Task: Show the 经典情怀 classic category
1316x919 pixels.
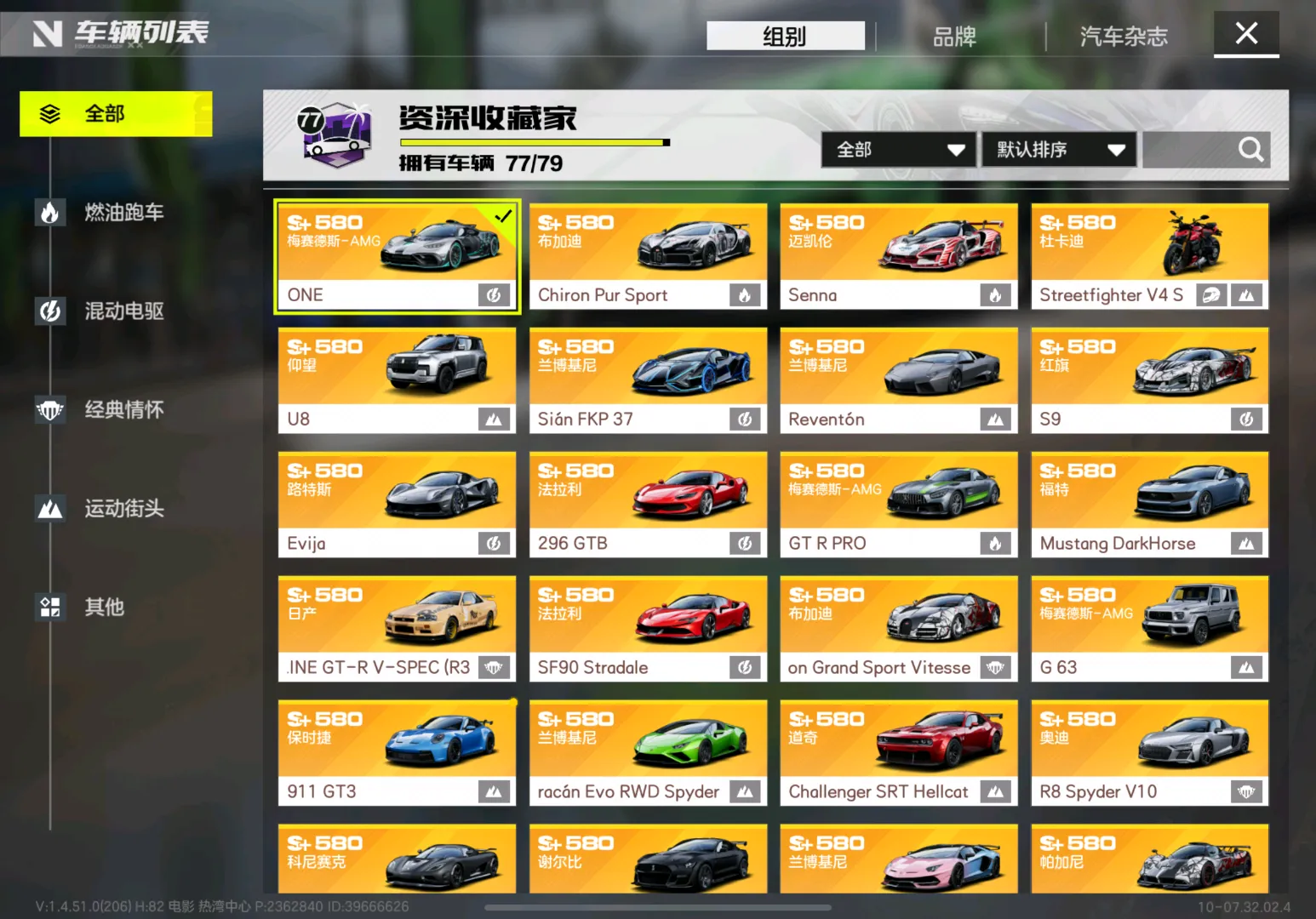Action: pos(123,409)
